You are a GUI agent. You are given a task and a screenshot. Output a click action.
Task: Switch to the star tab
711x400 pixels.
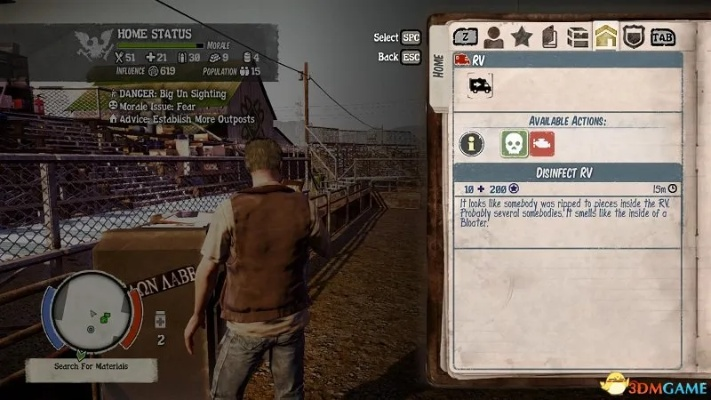(521, 37)
